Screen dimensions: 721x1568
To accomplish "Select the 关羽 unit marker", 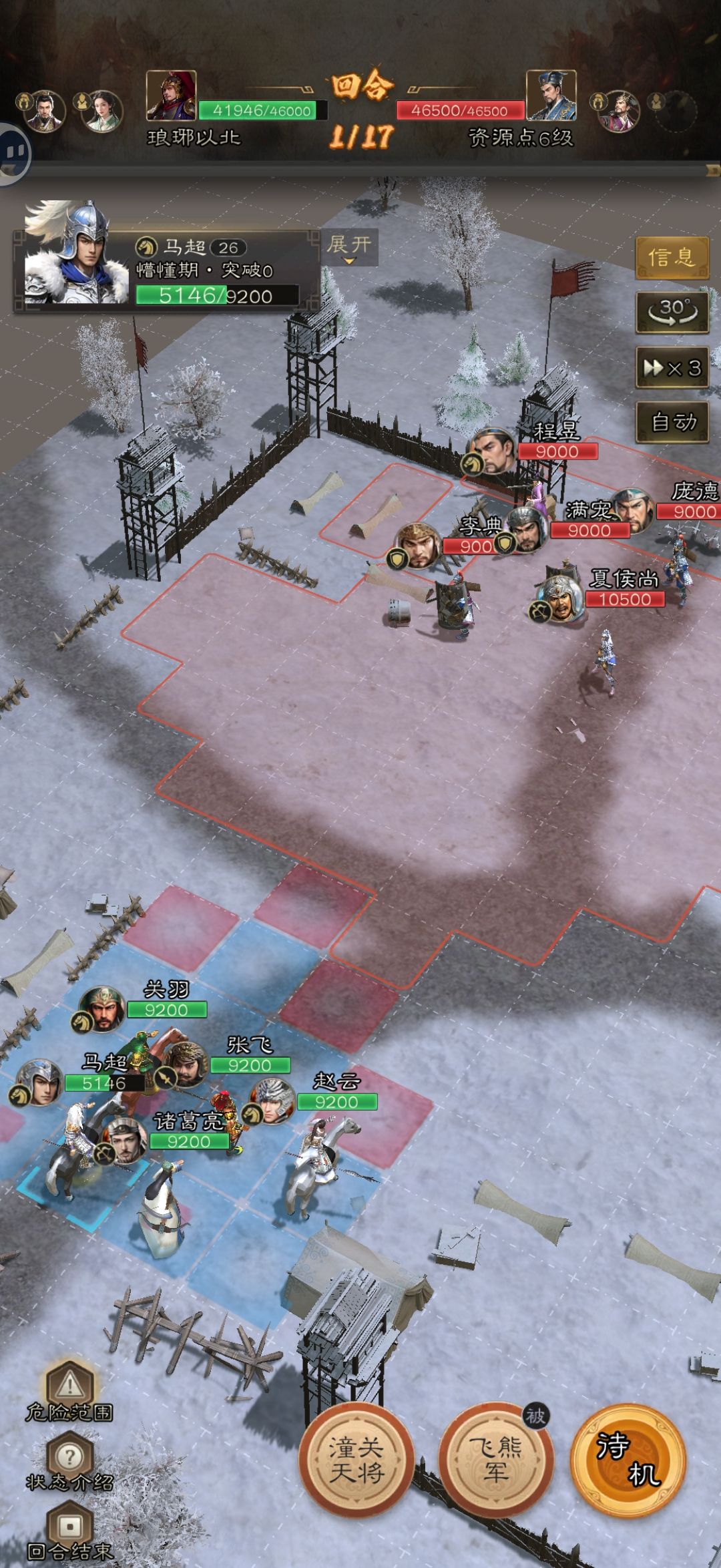I will pos(102,1008).
